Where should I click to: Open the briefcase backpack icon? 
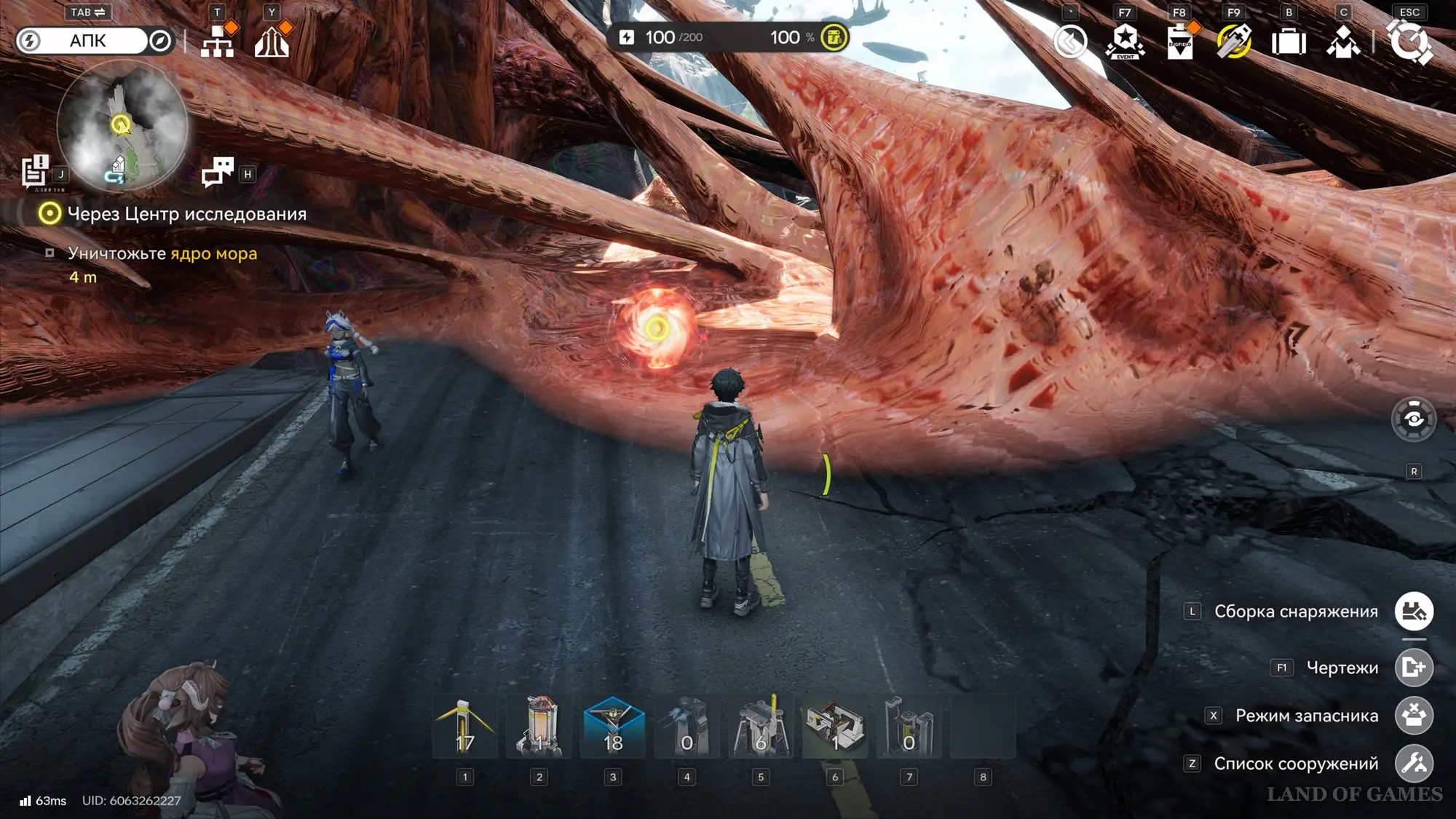[x=1289, y=42]
